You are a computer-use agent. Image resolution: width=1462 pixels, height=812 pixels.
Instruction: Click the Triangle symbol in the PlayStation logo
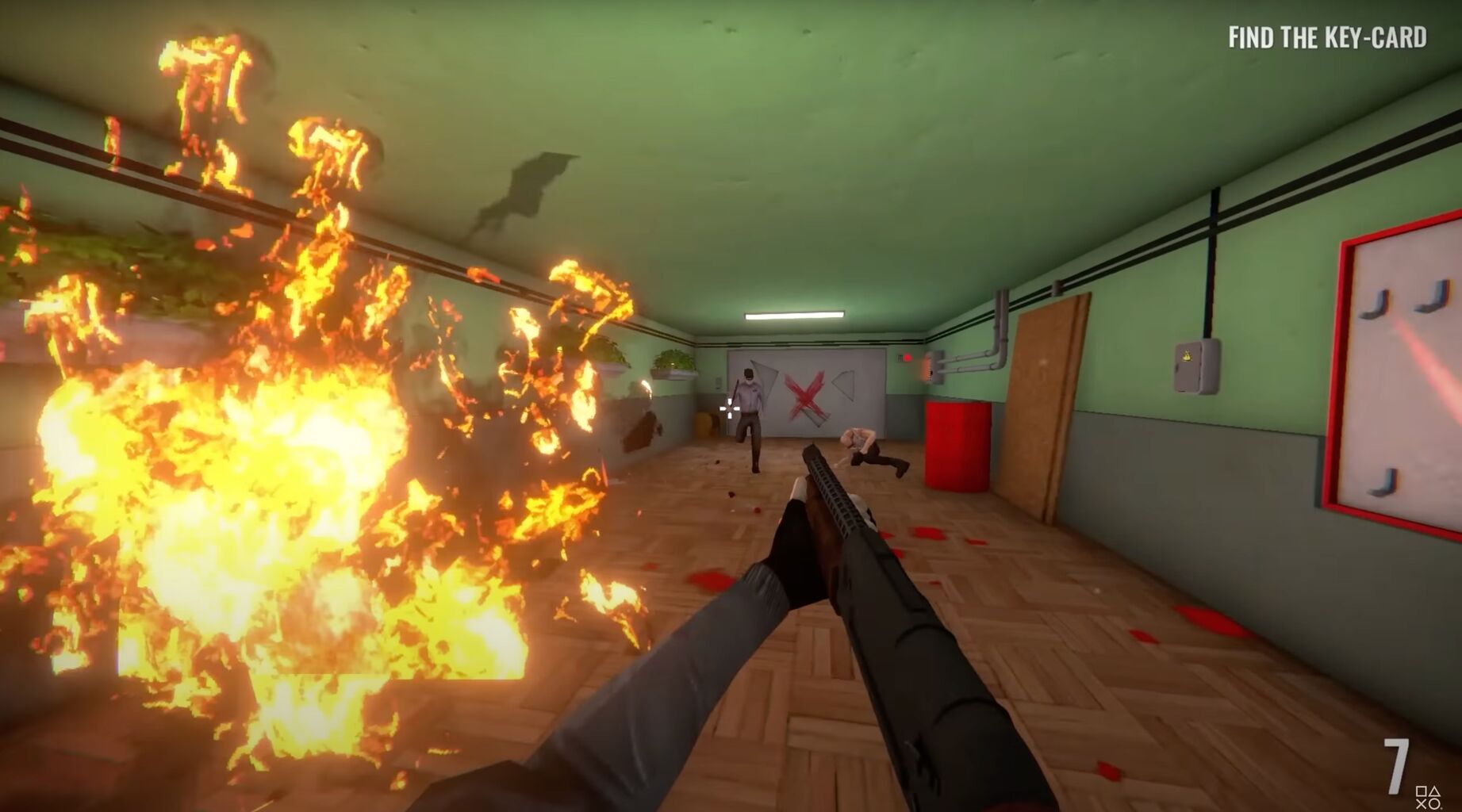[x=1435, y=791]
